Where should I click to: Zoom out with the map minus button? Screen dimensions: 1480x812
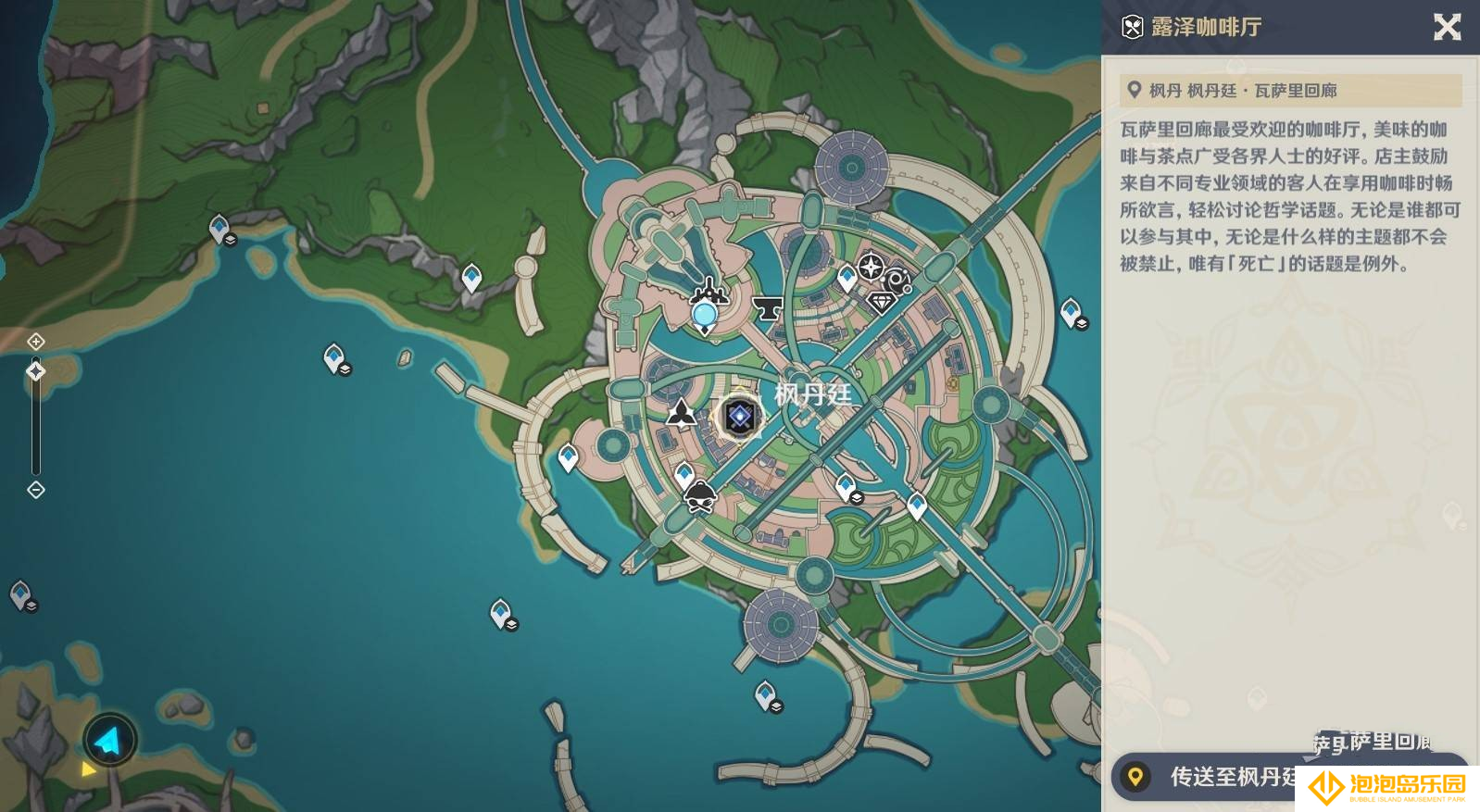tap(36, 490)
